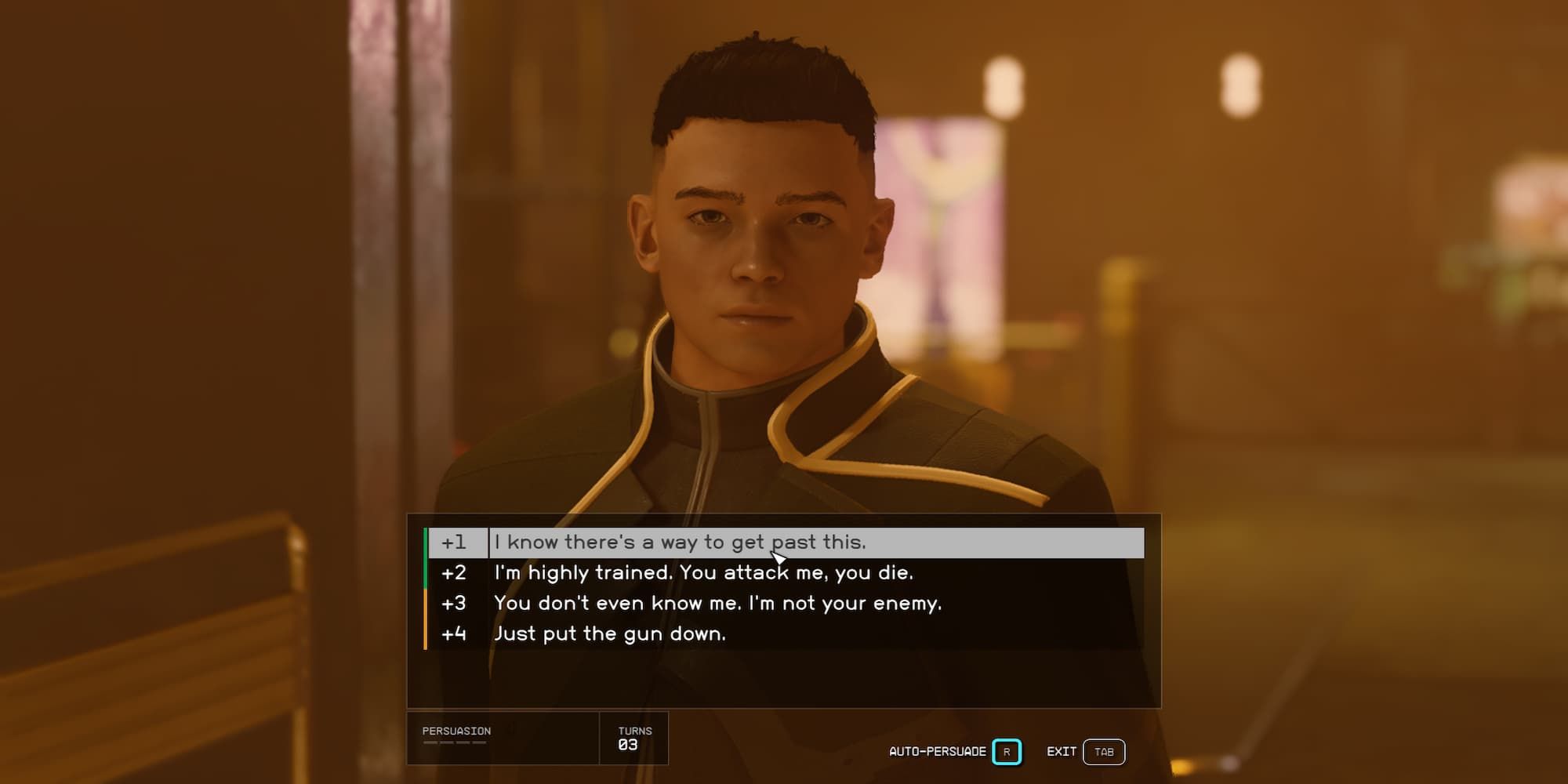Image resolution: width=1568 pixels, height=784 pixels.
Task: Click the green difficulty bar beside option +1
Action: click(426, 542)
